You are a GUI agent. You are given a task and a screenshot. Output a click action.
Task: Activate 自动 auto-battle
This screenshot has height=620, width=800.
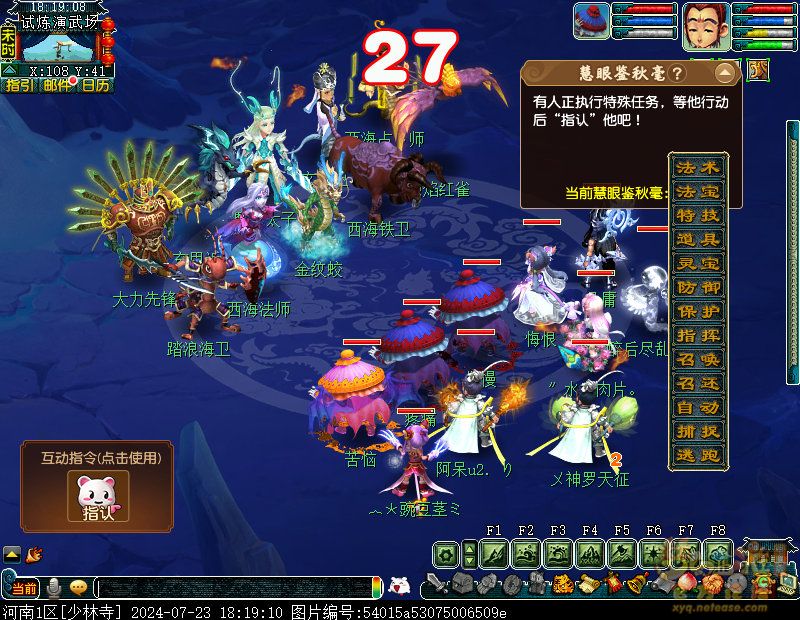[697, 407]
